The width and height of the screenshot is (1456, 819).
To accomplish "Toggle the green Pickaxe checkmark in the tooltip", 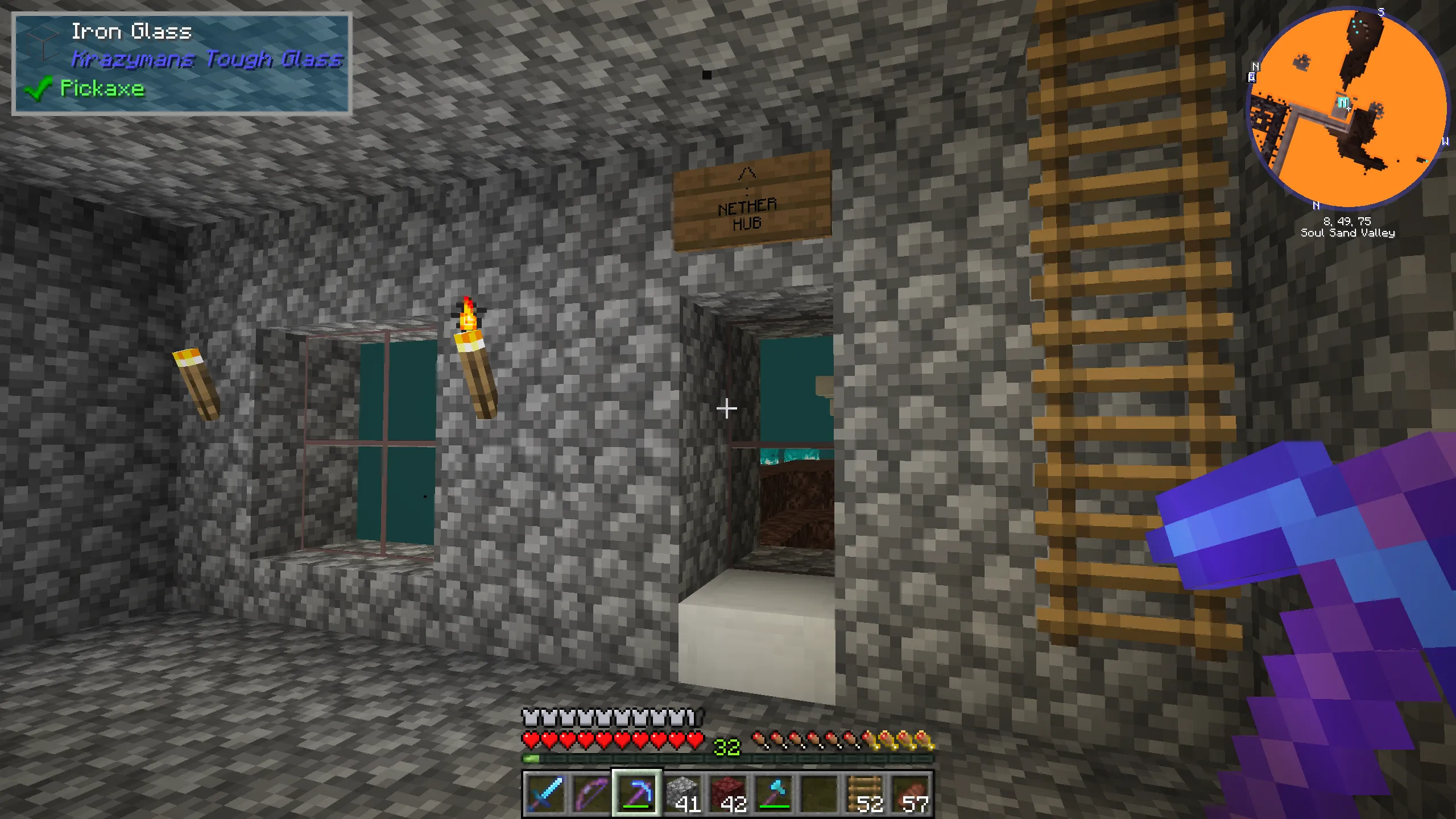I will [x=39, y=89].
